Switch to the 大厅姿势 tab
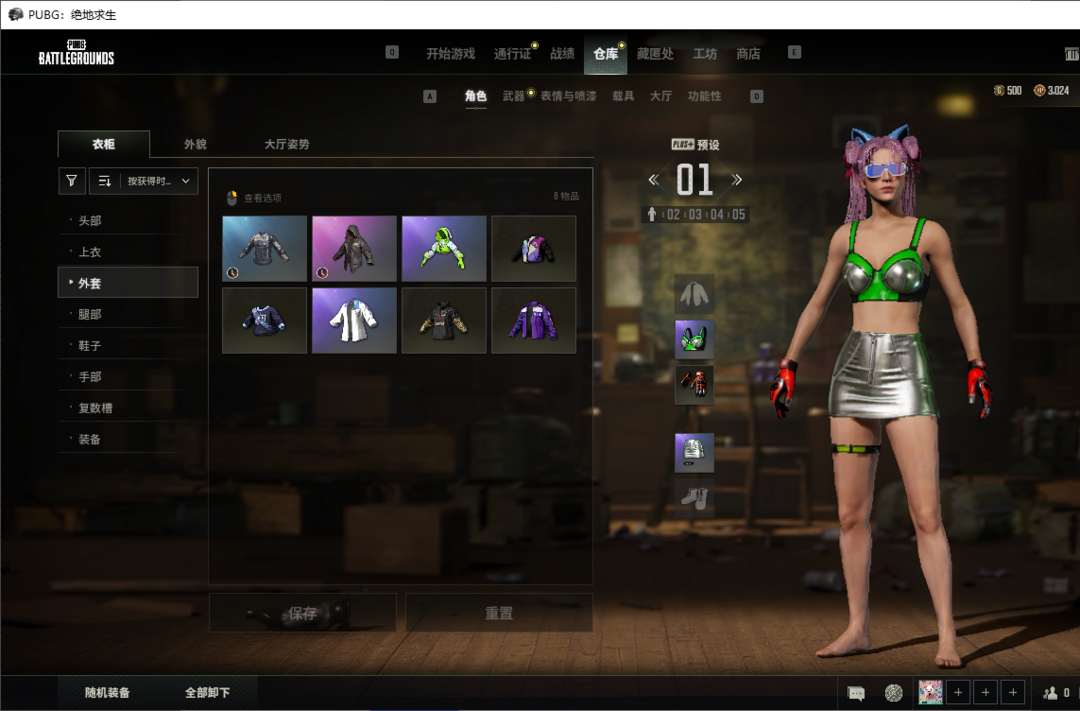Viewport: 1080px width, 711px height. point(287,144)
